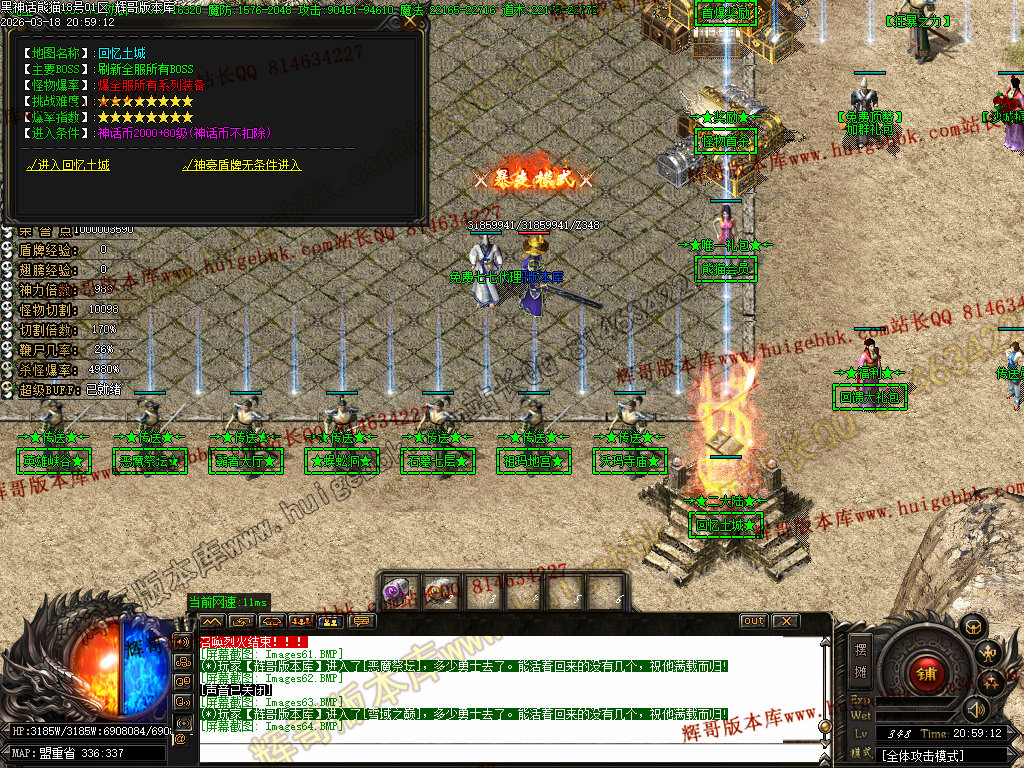Close the chat window with X

[x=786, y=621]
